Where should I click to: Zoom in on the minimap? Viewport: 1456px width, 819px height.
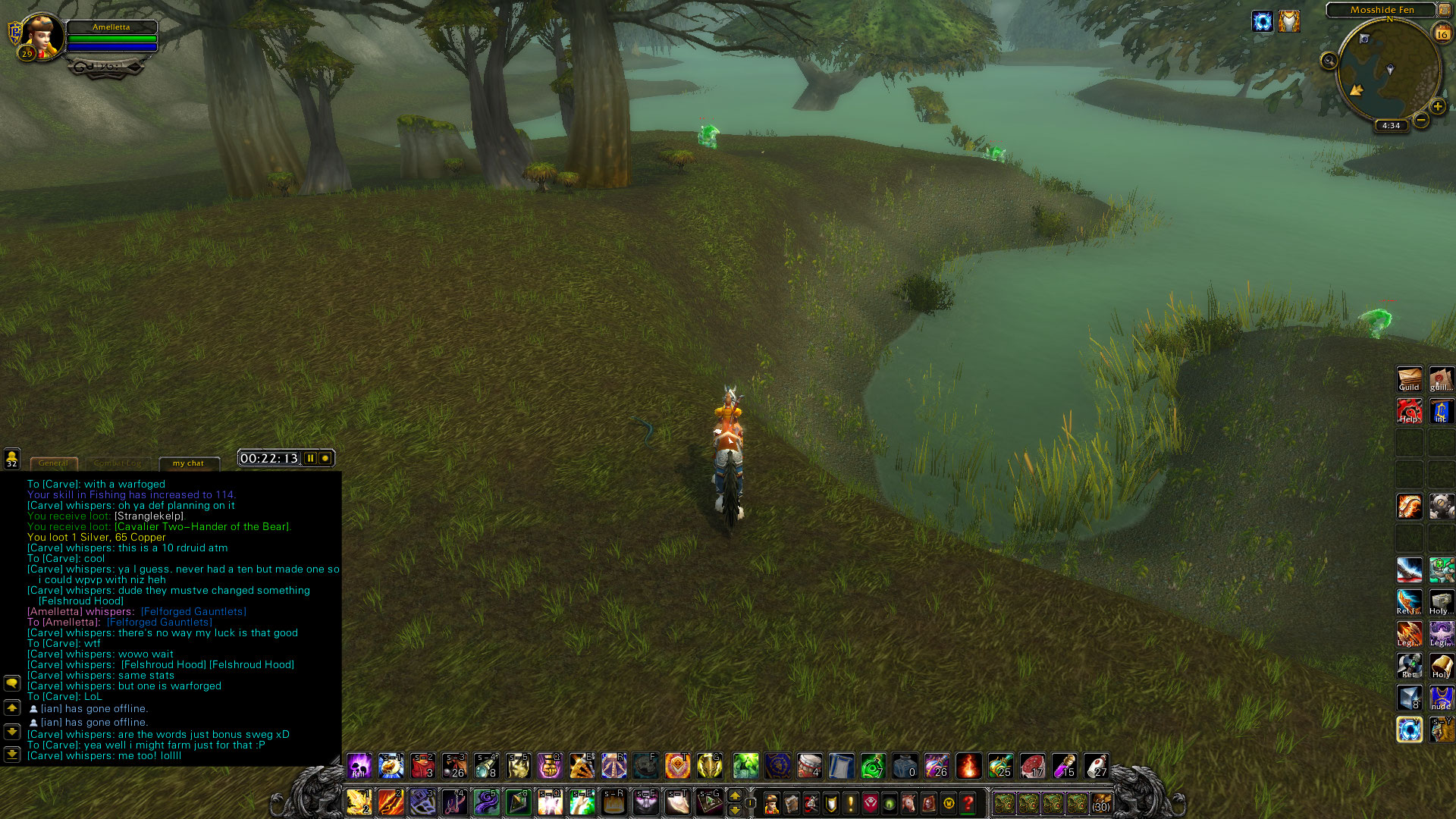tap(1437, 106)
